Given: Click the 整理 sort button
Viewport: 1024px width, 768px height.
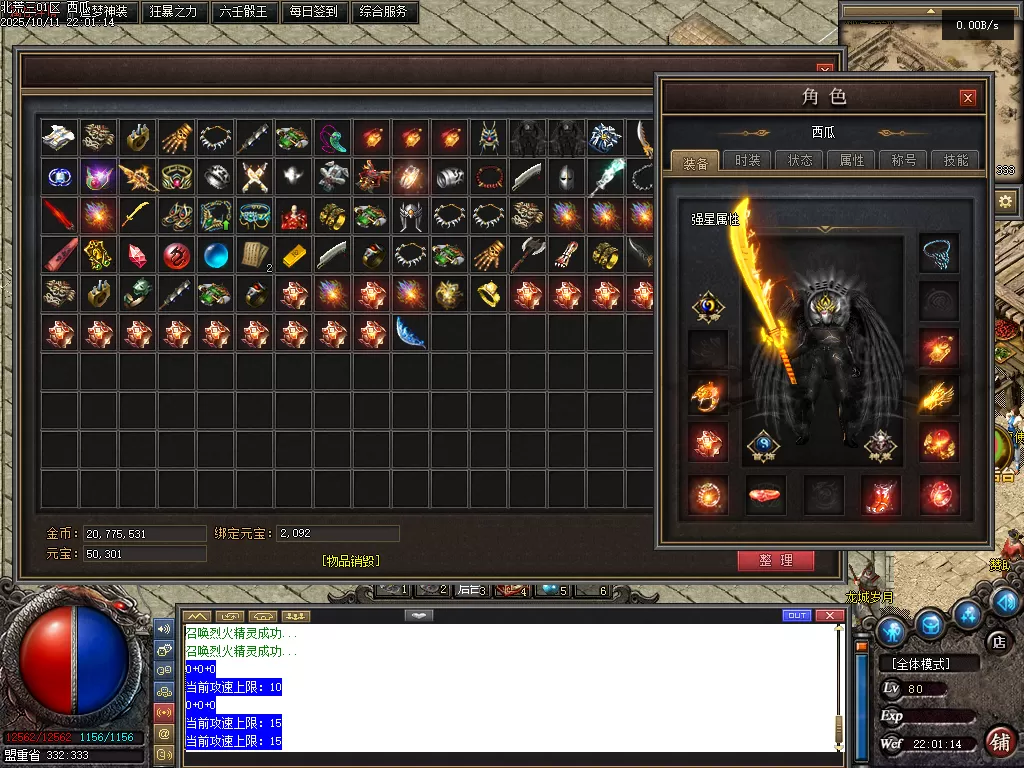Looking at the screenshot, I should coord(776,561).
